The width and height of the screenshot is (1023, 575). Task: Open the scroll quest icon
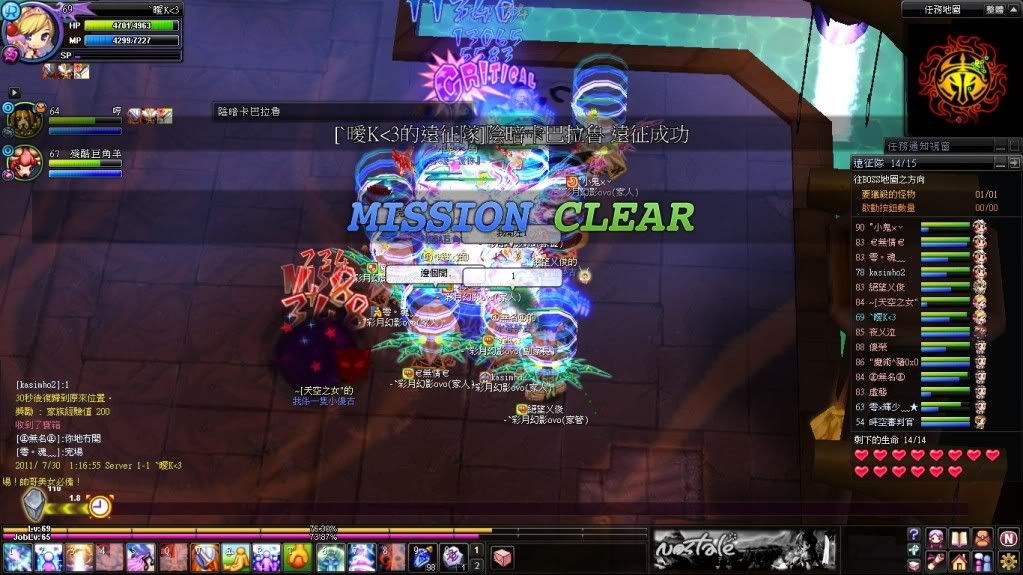click(936, 559)
